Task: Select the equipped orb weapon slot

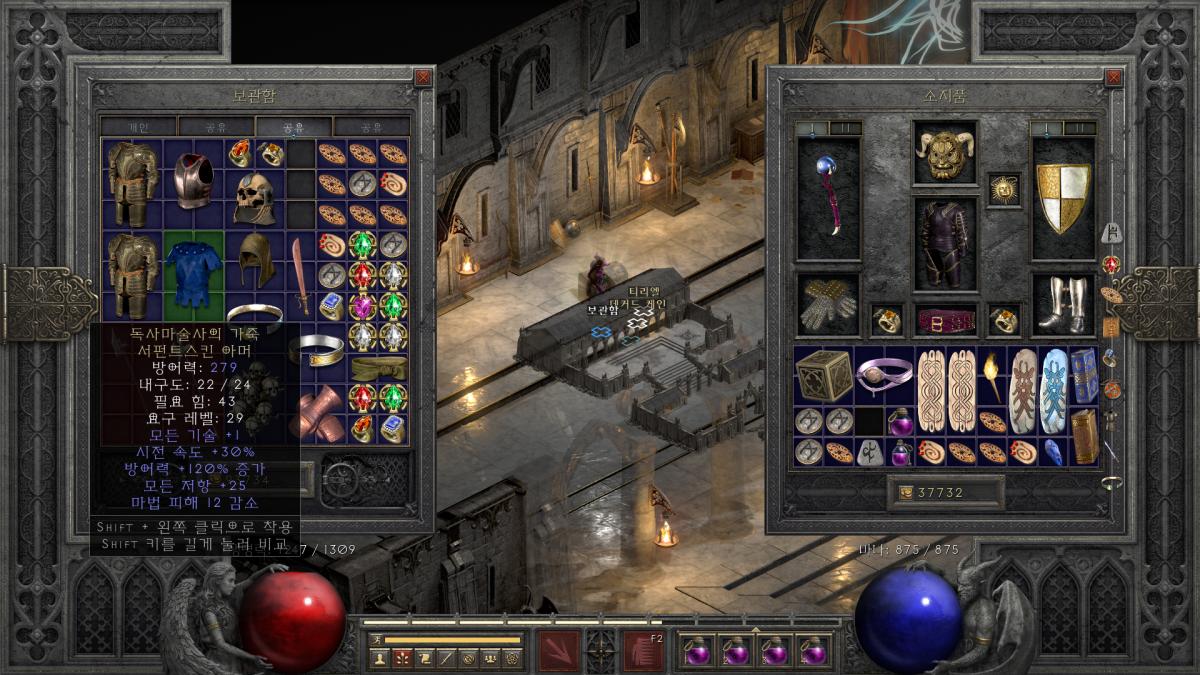Action: point(828,198)
